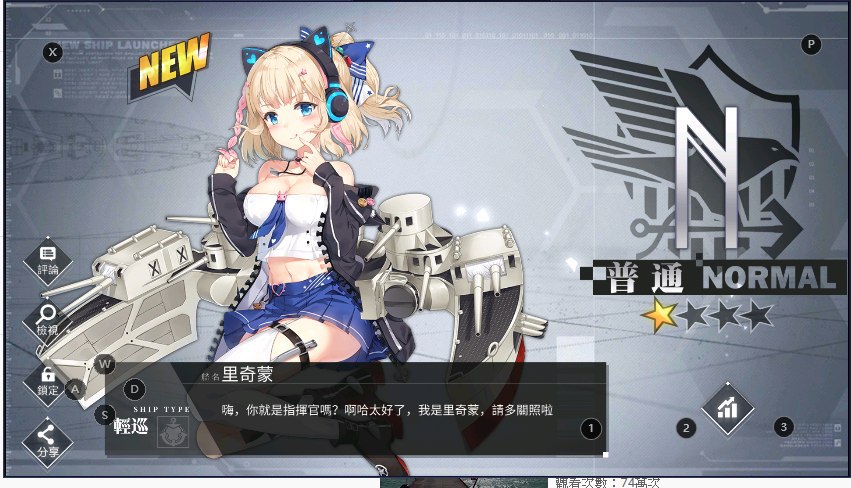
Task: Click the 檢視 magnifier view button
Action: [x=48, y=320]
